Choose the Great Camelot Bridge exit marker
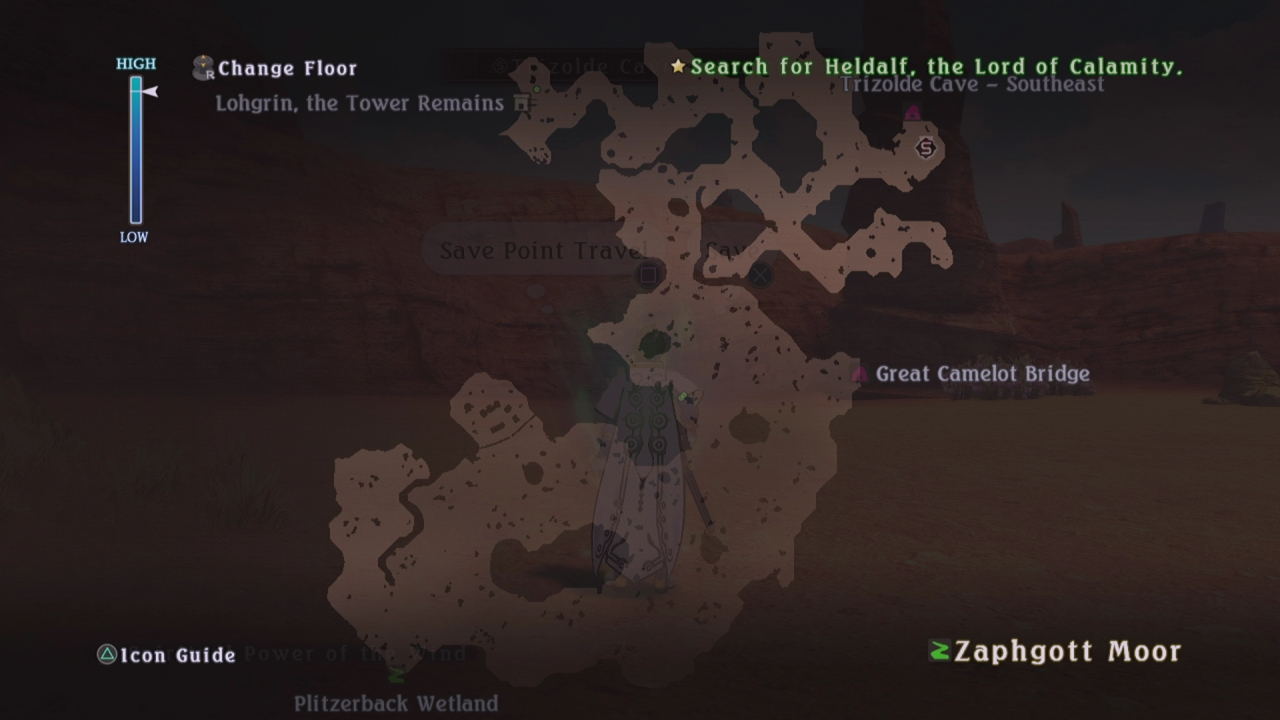Image resolution: width=1280 pixels, height=720 pixels. pyautogui.click(x=859, y=374)
